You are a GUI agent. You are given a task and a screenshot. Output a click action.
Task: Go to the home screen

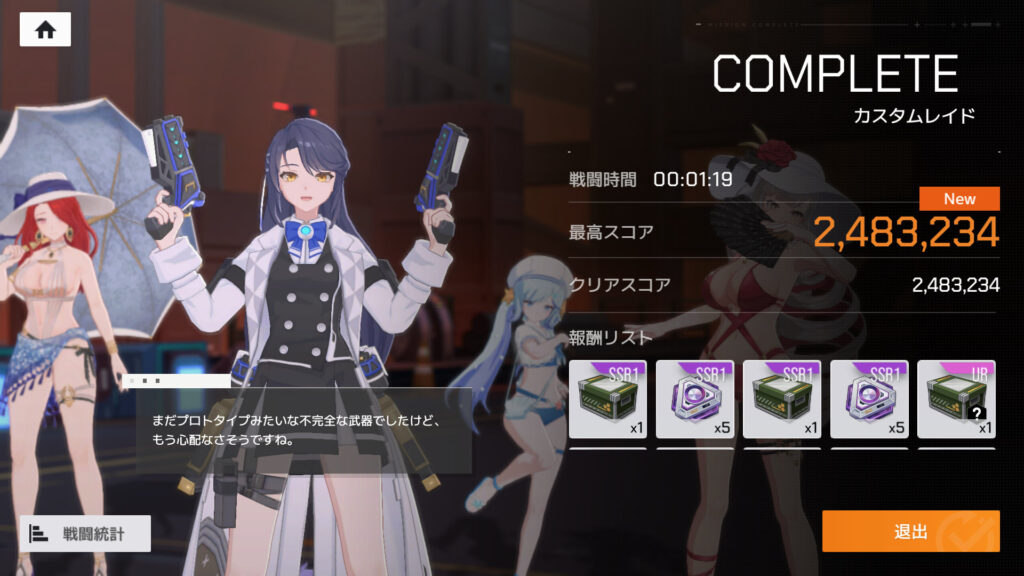[45, 29]
